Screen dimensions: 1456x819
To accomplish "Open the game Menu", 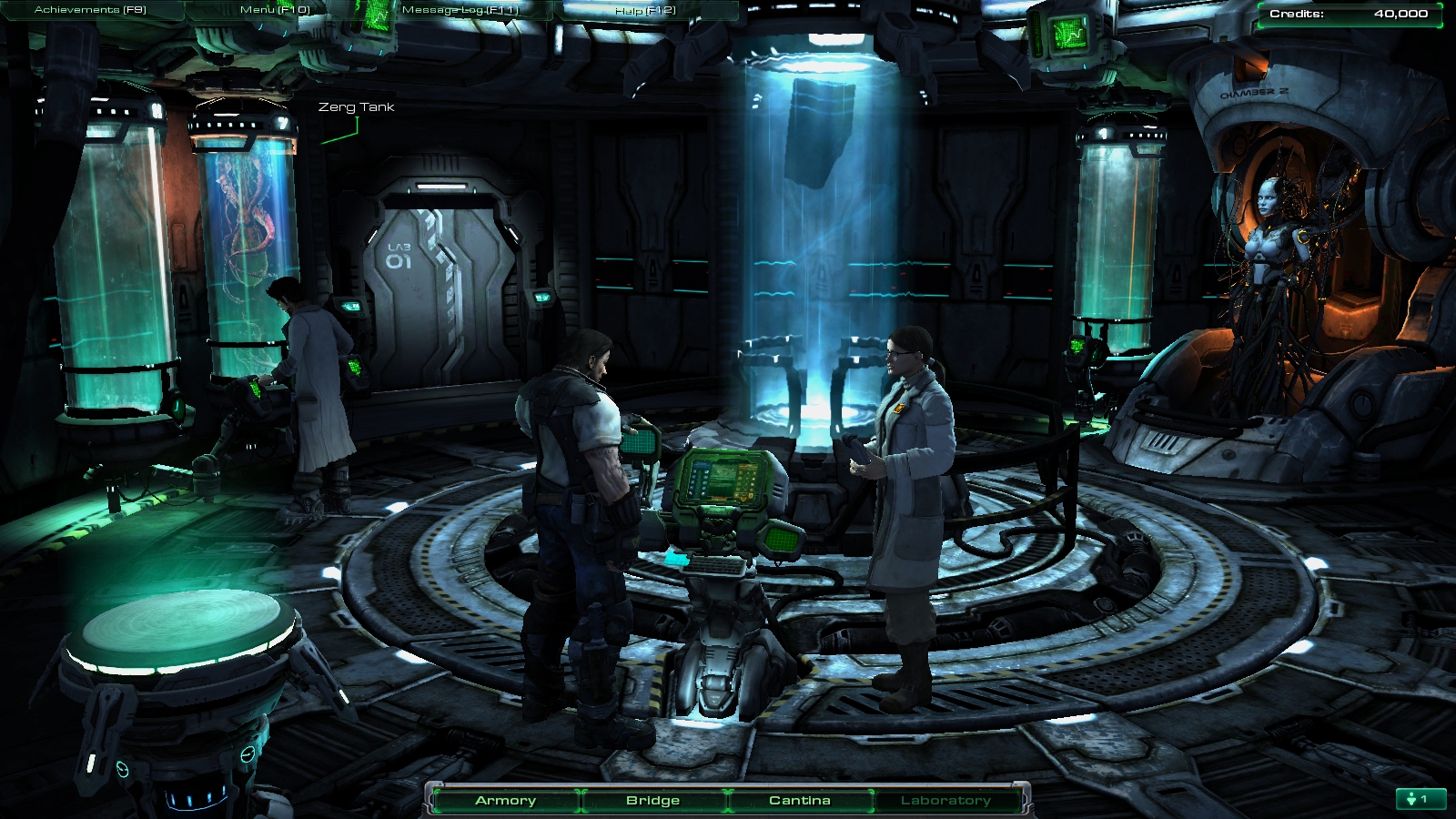I will pyautogui.click(x=275, y=10).
